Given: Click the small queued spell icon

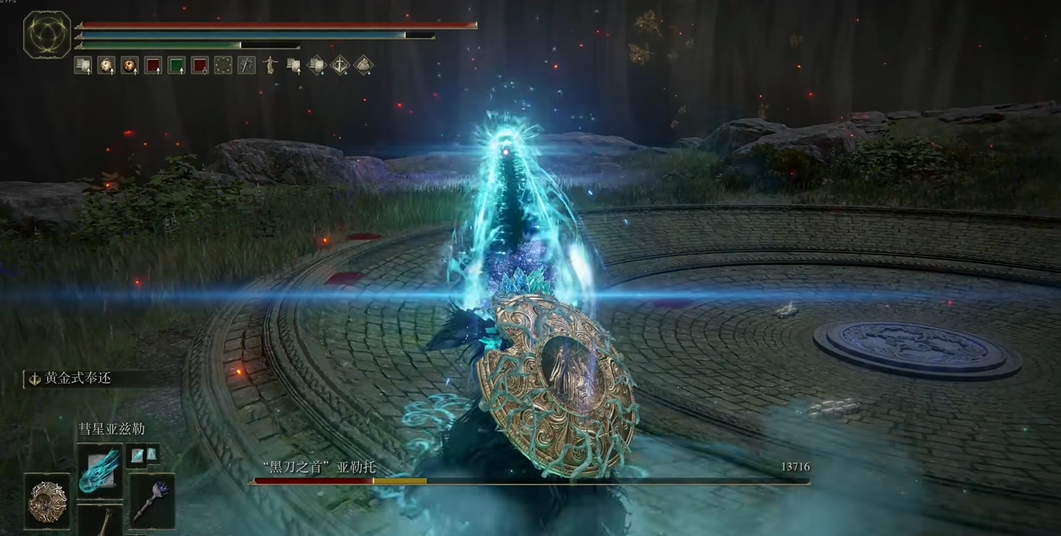Looking at the screenshot, I should pyautogui.click(x=137, y=455).
